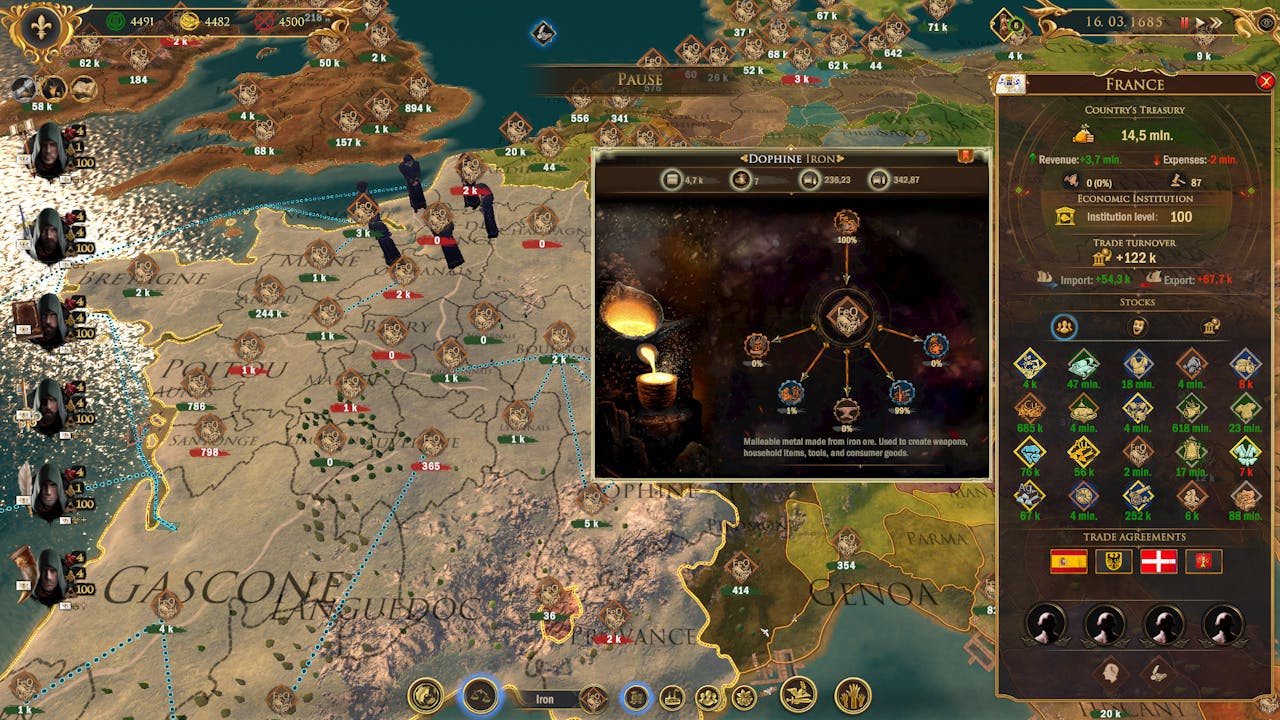Screen dimensions: 1280x720
Task: Open the factory buildings map mode
Action: click(672, 697)
